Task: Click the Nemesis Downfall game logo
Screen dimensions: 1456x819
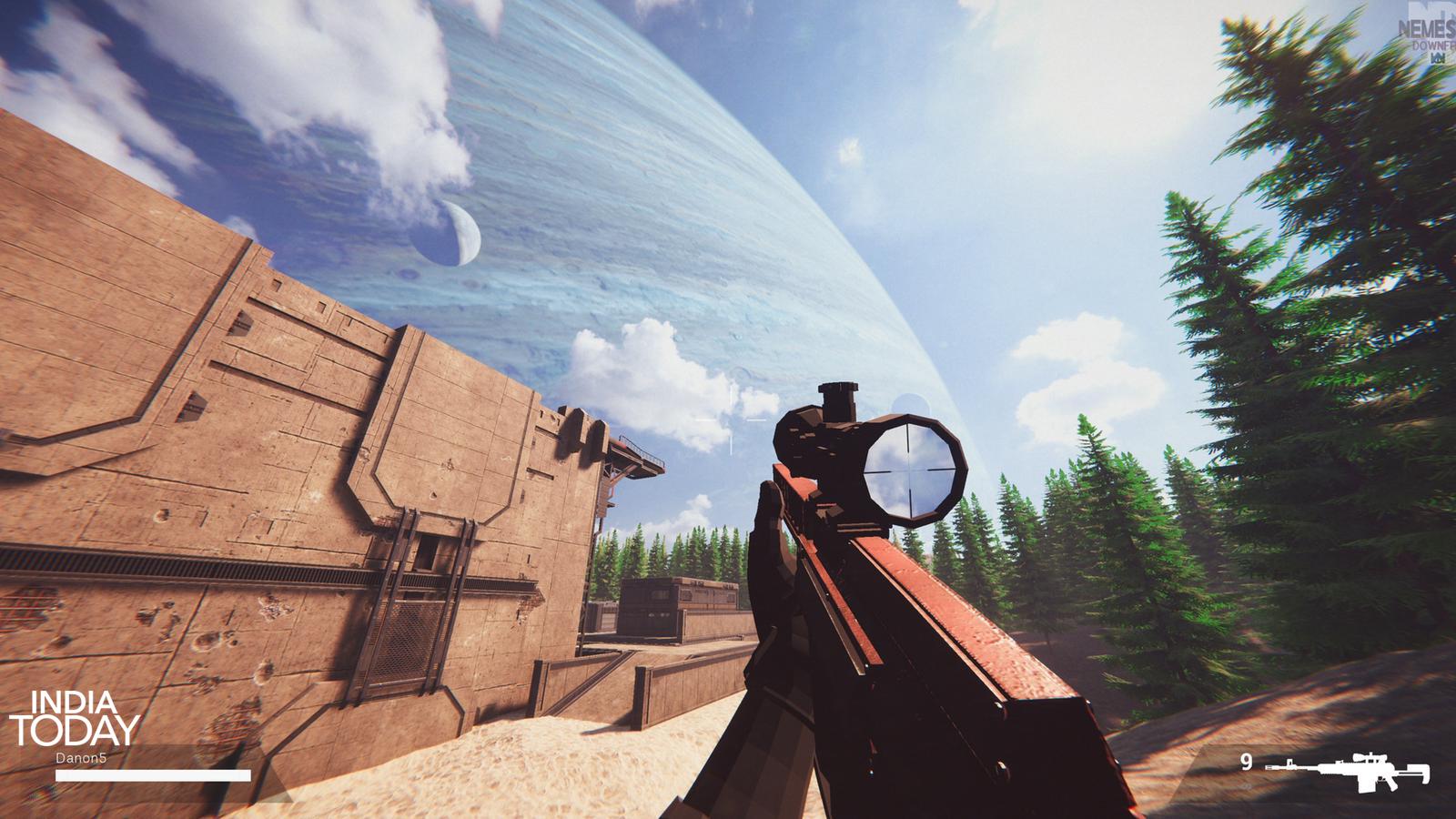Action: 1431,36
